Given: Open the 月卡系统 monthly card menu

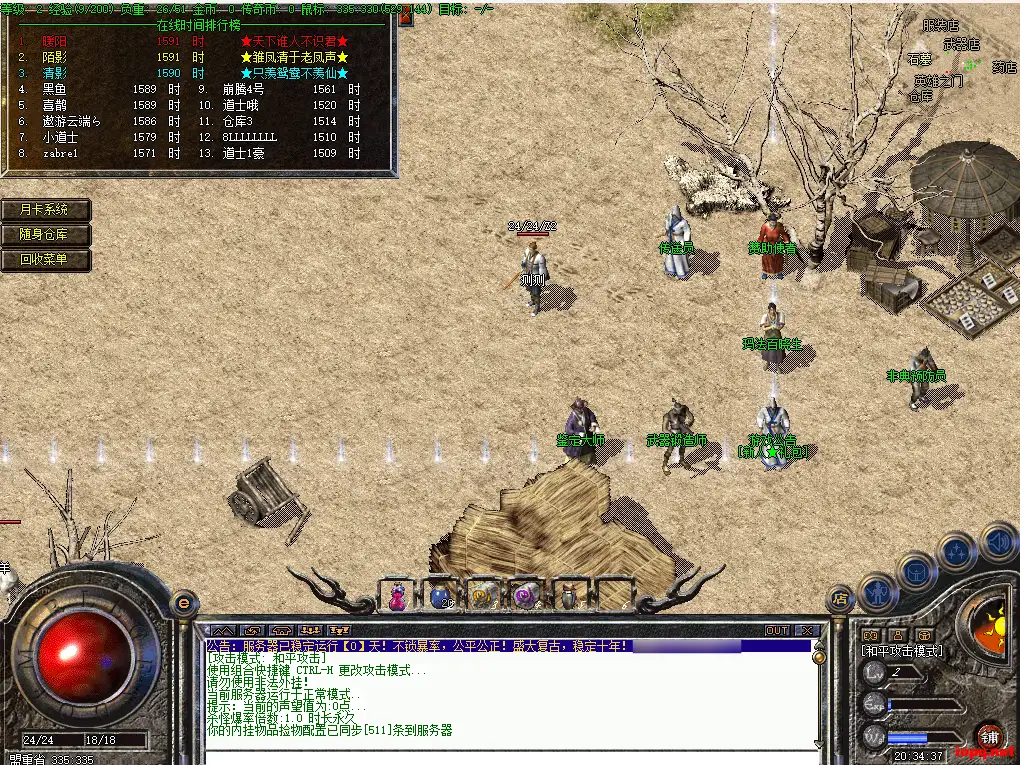Looking at the screenshot, I should pos(45,210).
